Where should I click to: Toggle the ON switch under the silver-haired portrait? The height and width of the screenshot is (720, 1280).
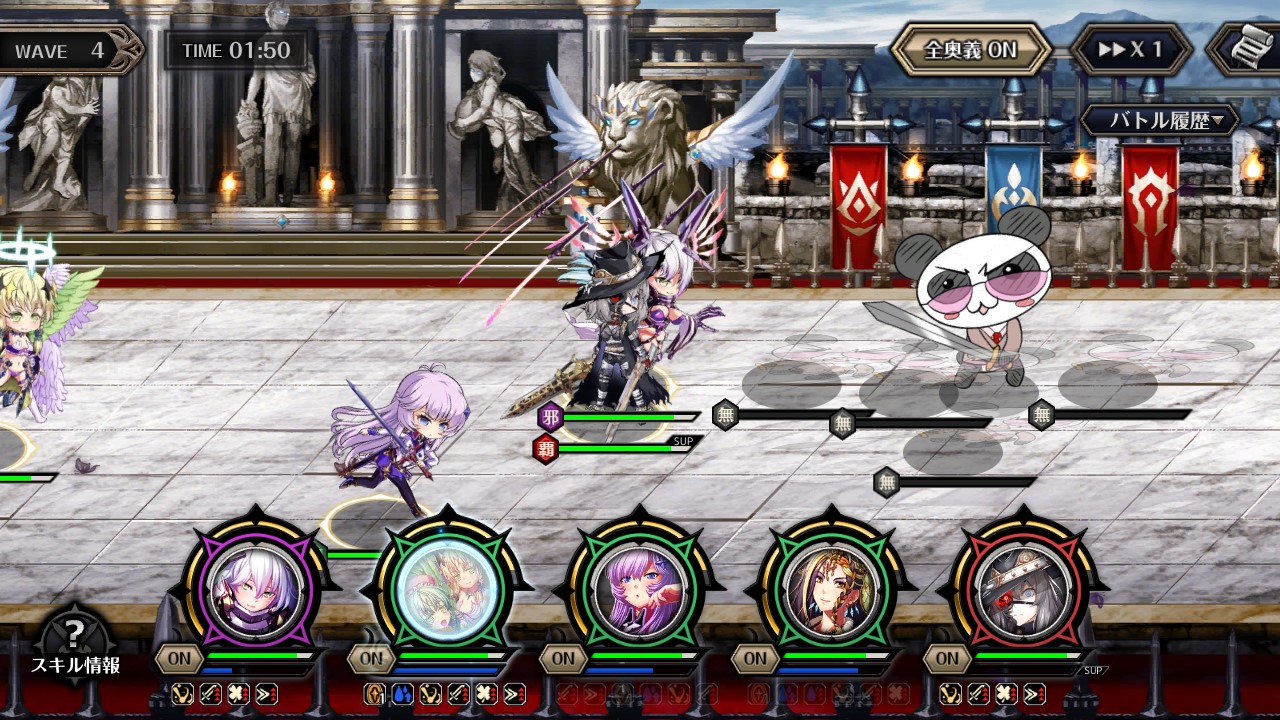pyautogui.click(x=179, y=658)
